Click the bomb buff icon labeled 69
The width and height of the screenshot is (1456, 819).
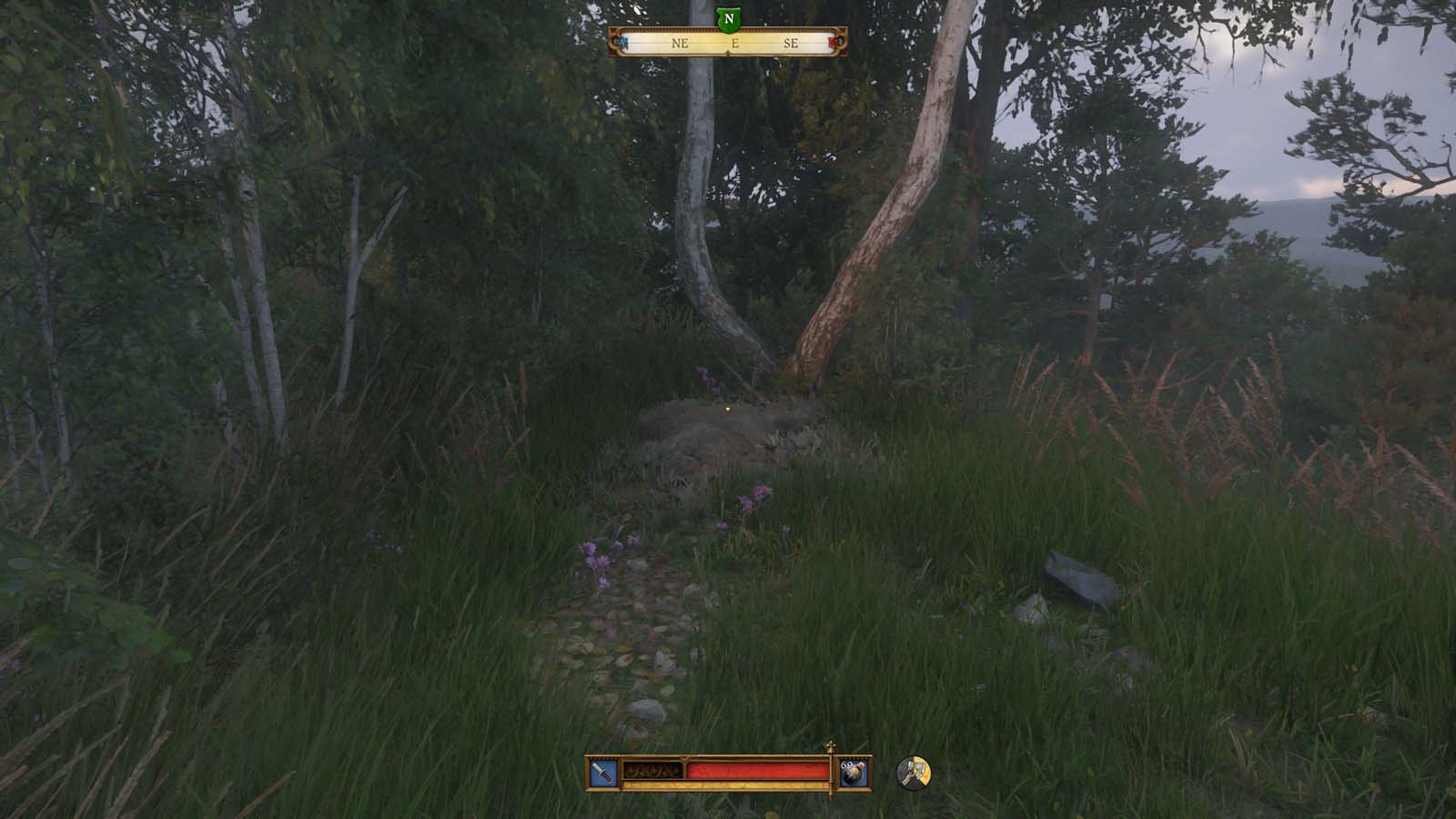[852, 772]
